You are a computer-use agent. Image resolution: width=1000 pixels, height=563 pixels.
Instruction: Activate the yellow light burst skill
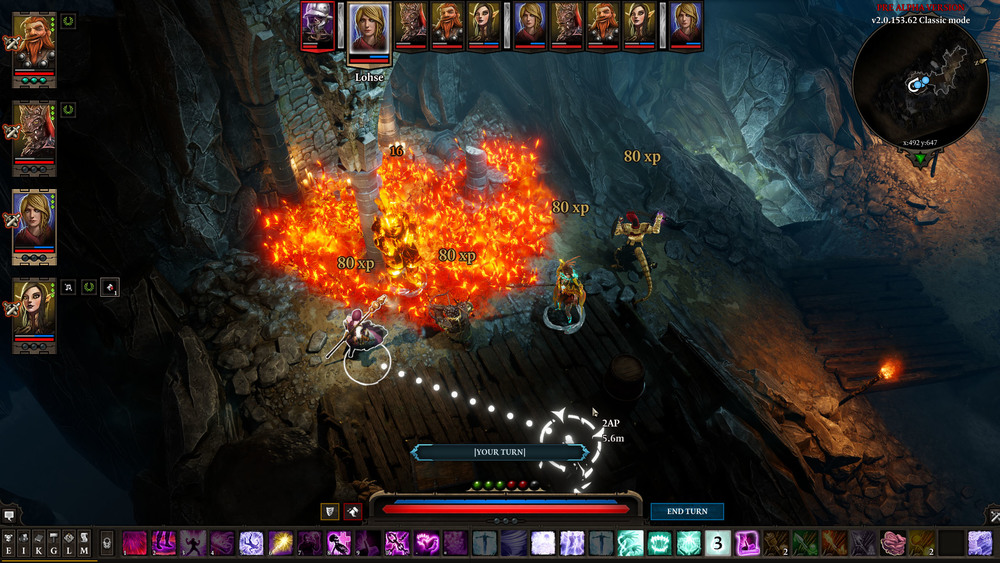pyautogui.click(x=280, y=543)
